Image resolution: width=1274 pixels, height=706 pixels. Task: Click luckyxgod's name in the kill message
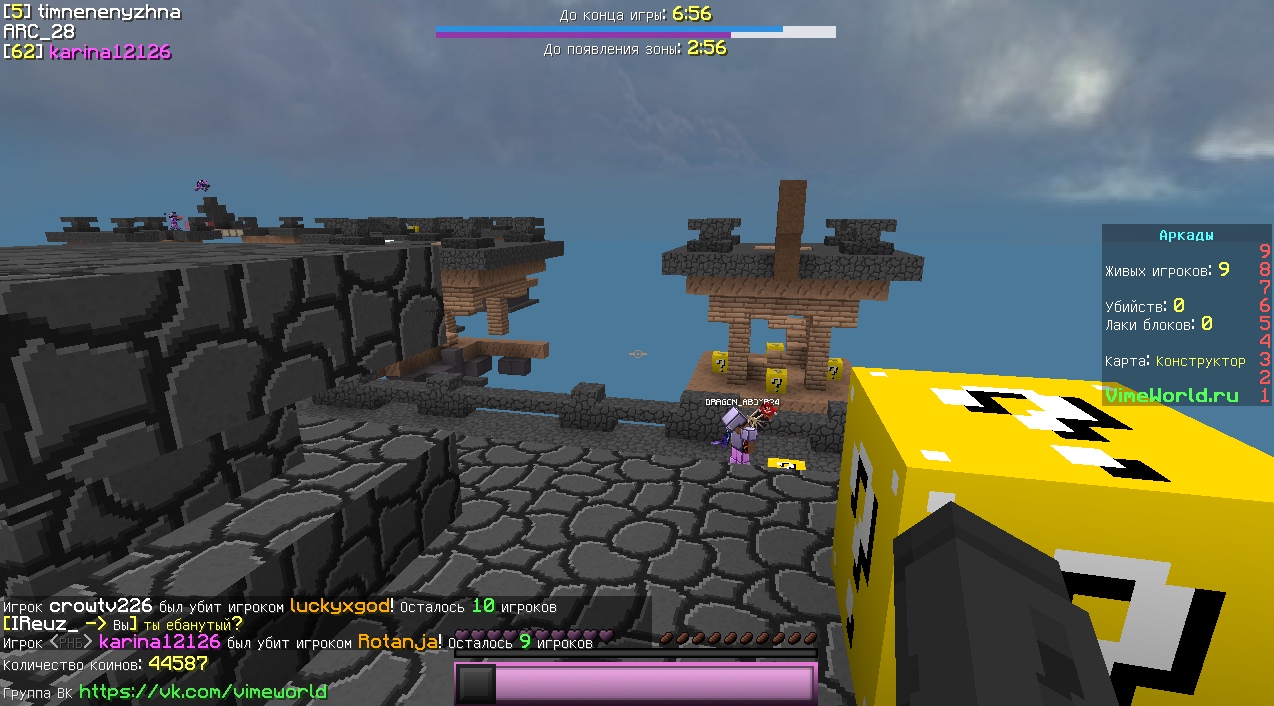[x=341, y=606]
